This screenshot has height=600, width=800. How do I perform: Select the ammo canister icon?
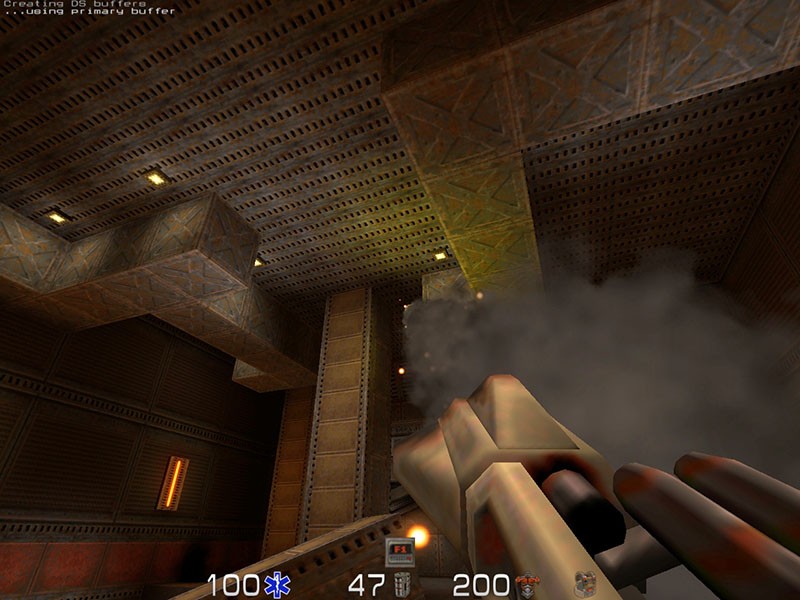pyautogui.click(x=402, y=585)
